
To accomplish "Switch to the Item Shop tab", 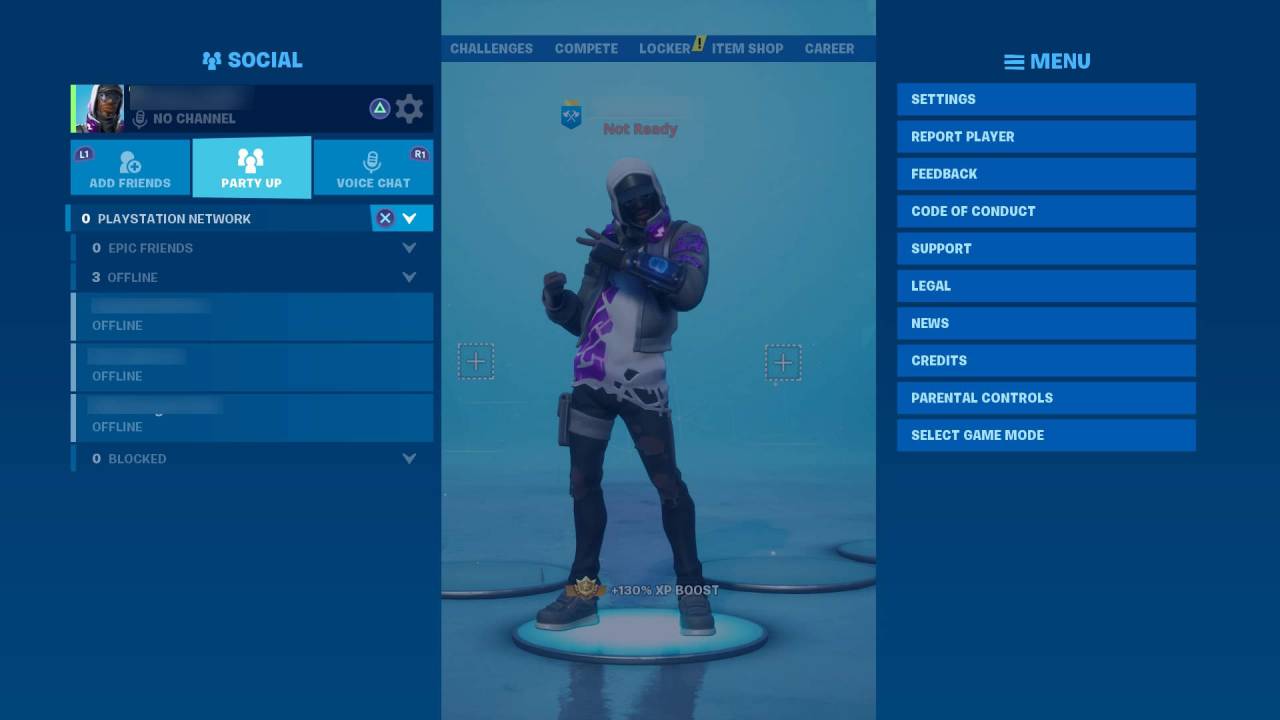I will pyautogui.click(x=748, y=48).
